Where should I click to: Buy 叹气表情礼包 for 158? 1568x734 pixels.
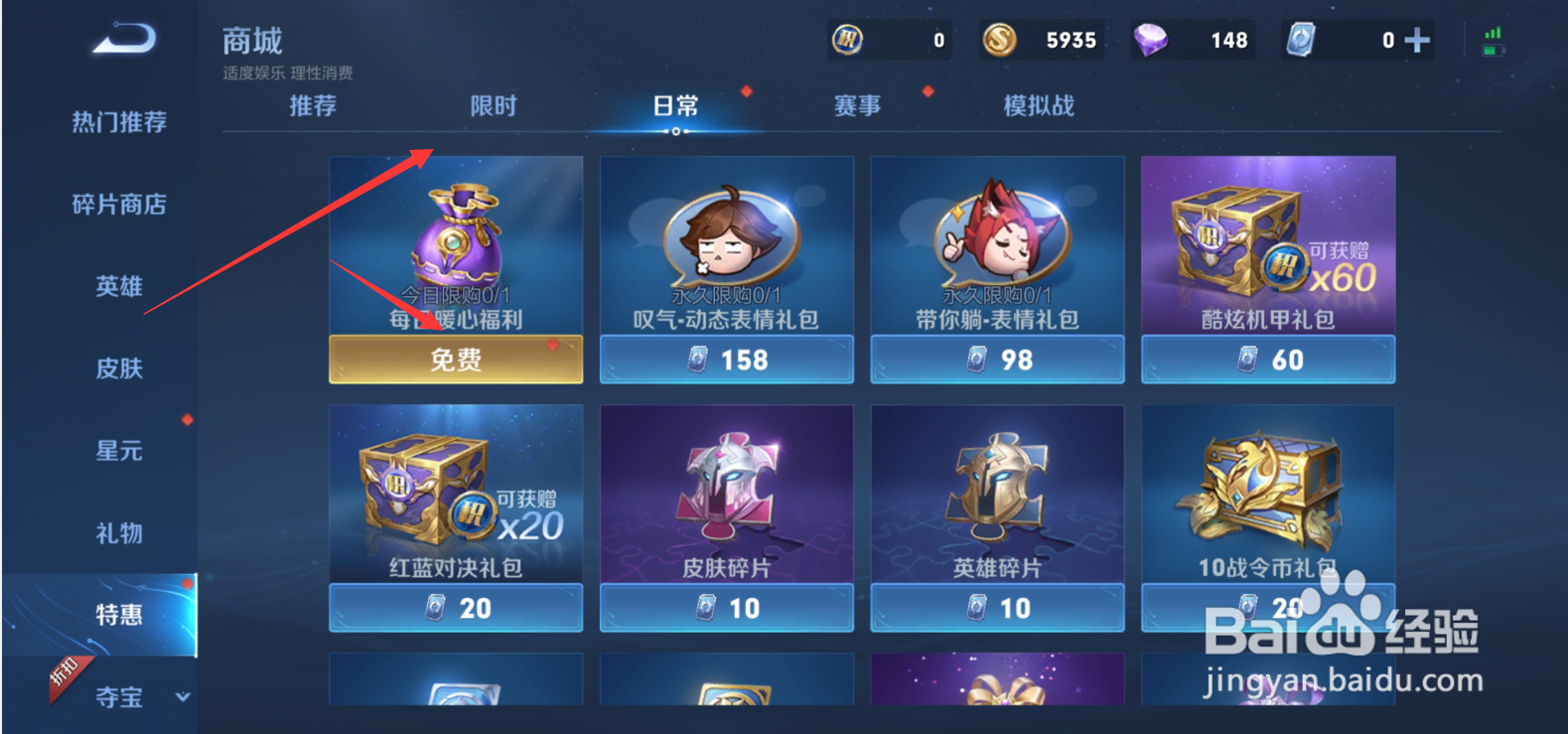click(x=726, y=360)
